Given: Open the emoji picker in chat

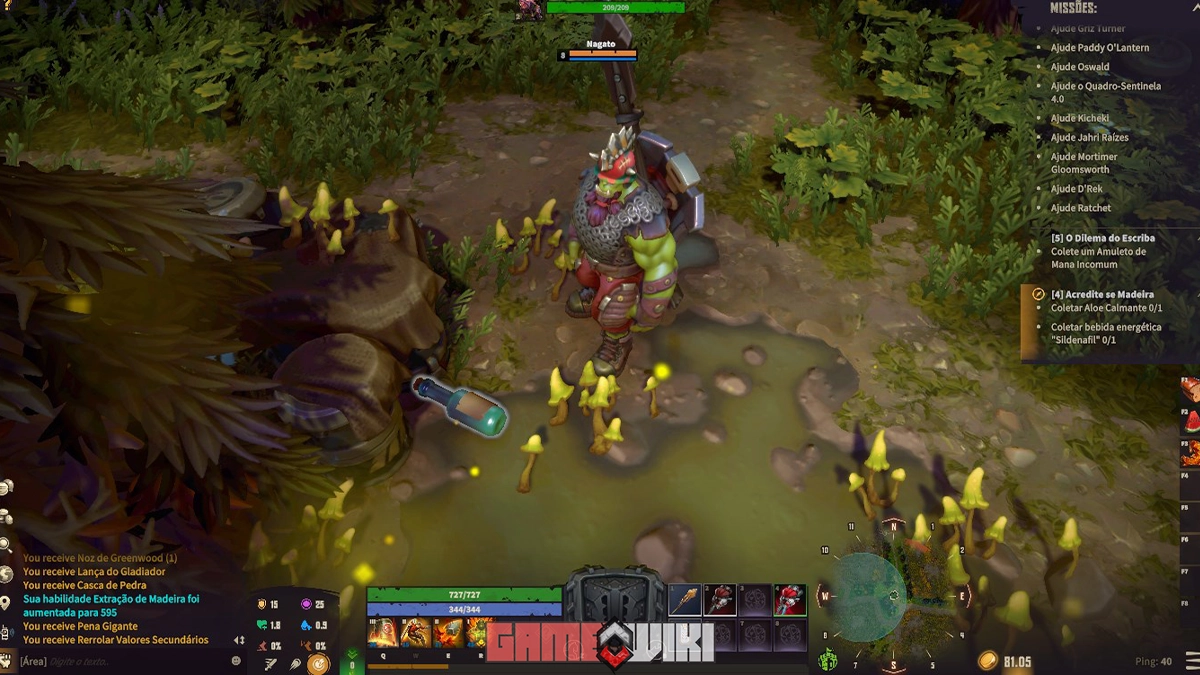Looking at the screenshot, I should click(x=236, y=661).
